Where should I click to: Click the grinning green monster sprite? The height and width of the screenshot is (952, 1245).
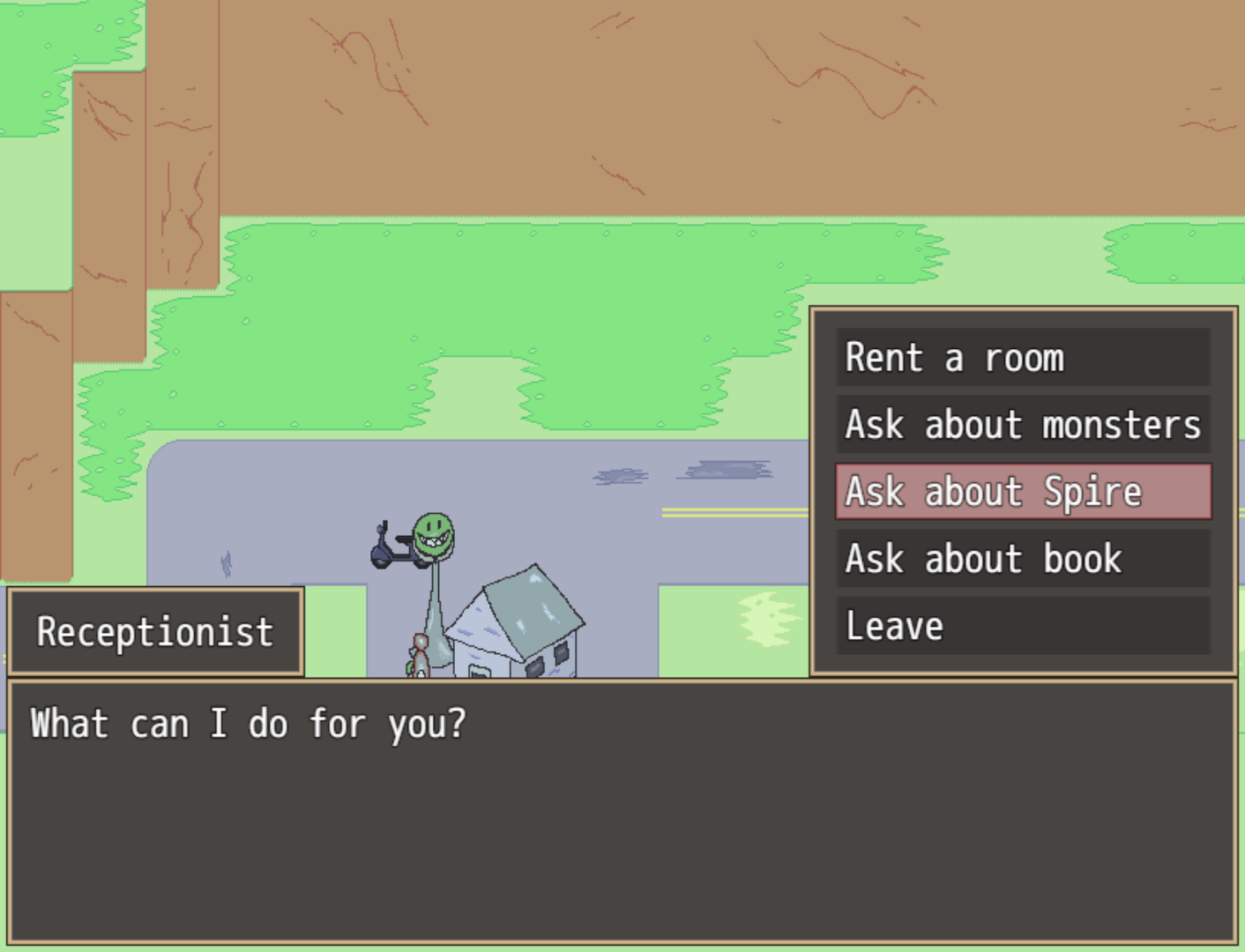[x=433, y=535]
